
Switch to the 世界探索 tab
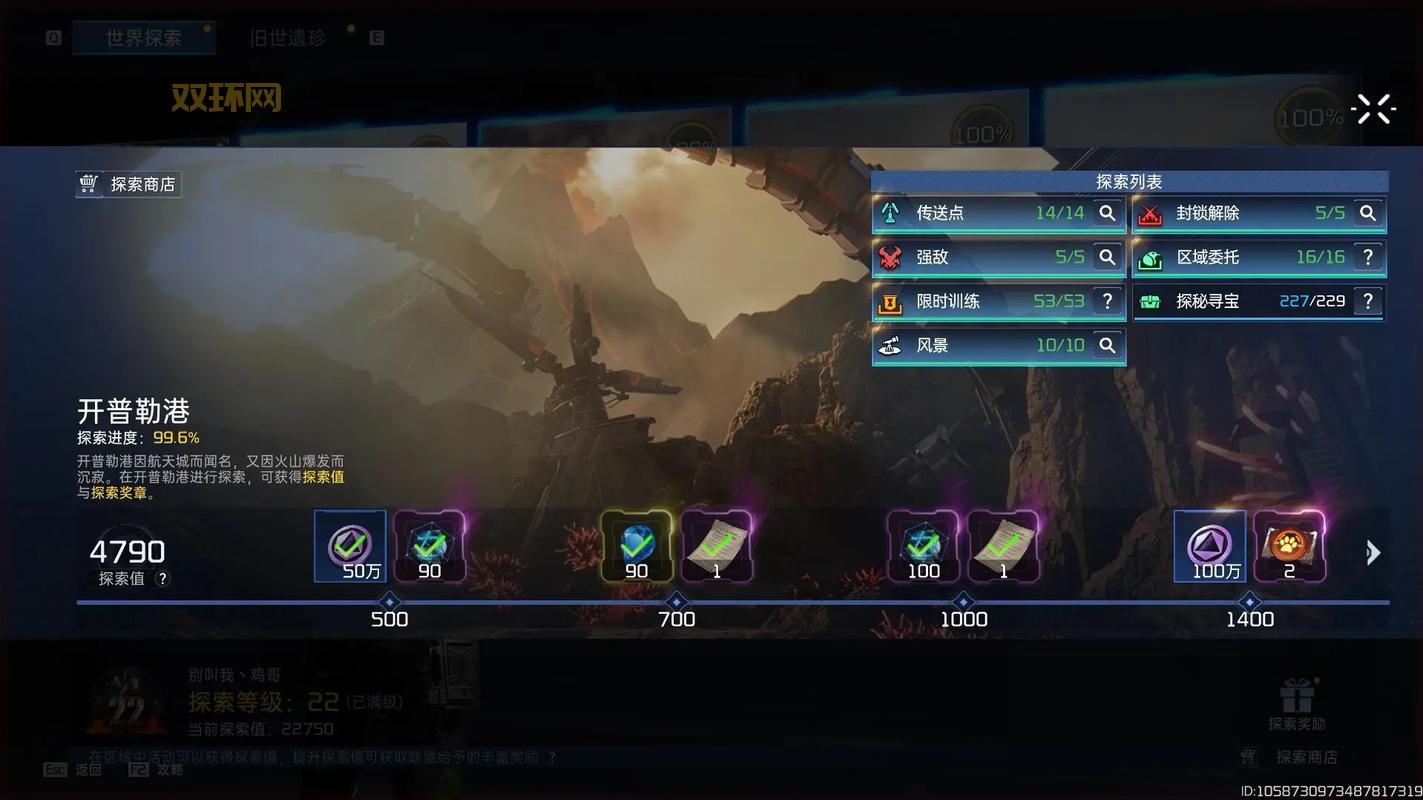pyautogui.click(x=143, y=36)
